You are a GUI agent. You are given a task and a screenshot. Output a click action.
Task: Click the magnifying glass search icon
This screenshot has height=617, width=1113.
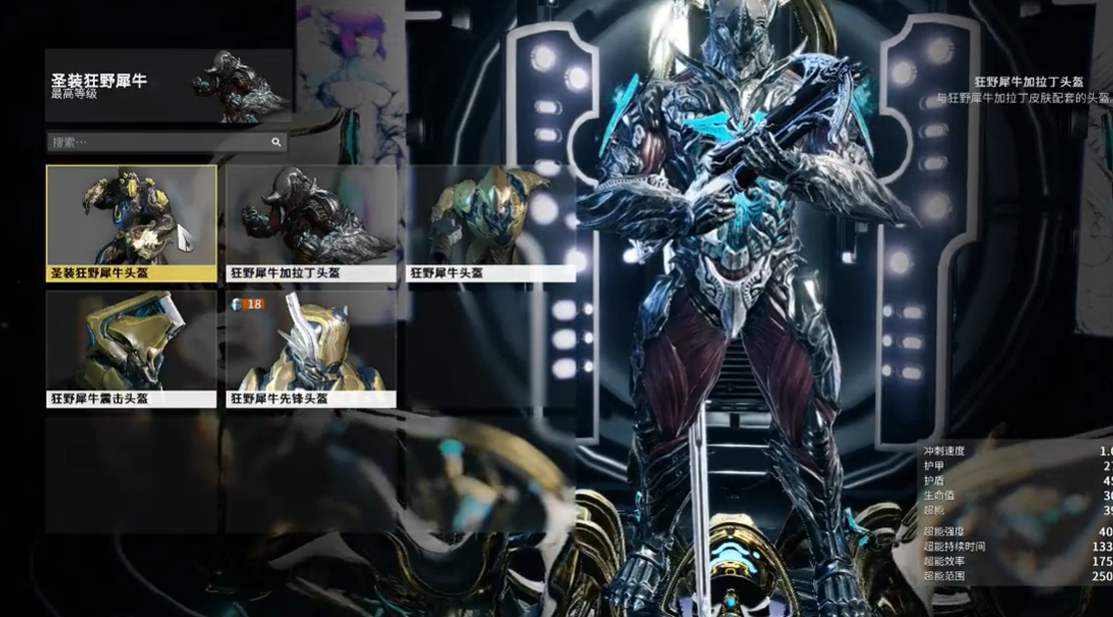pos(276,143)
